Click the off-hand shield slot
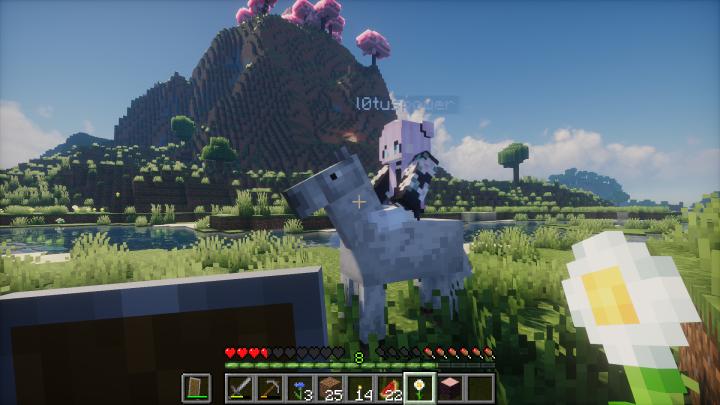The height and width of the screenshot is (405, 720). point(195,388)
